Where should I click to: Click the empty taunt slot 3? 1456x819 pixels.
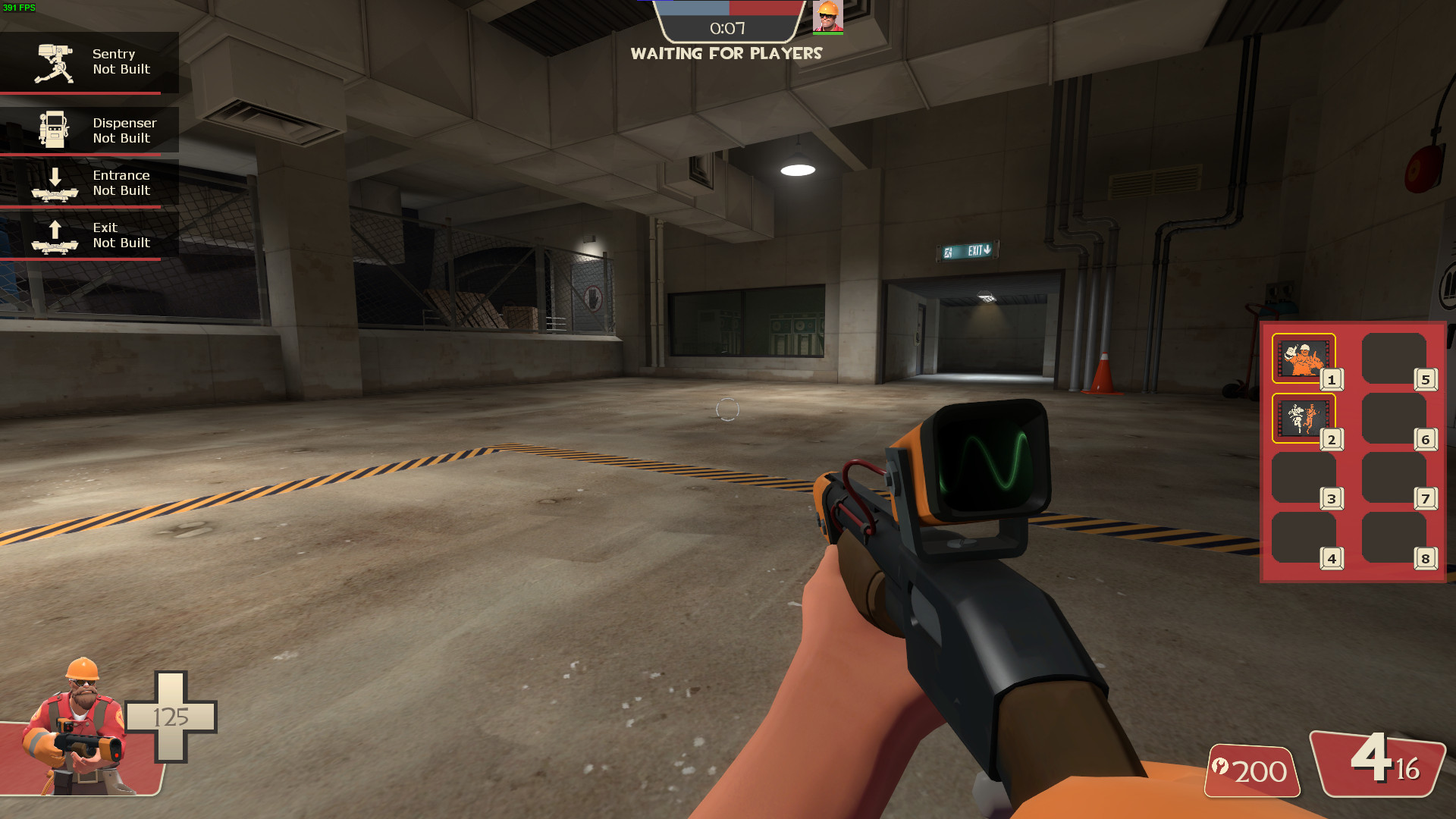point(1303,478)
